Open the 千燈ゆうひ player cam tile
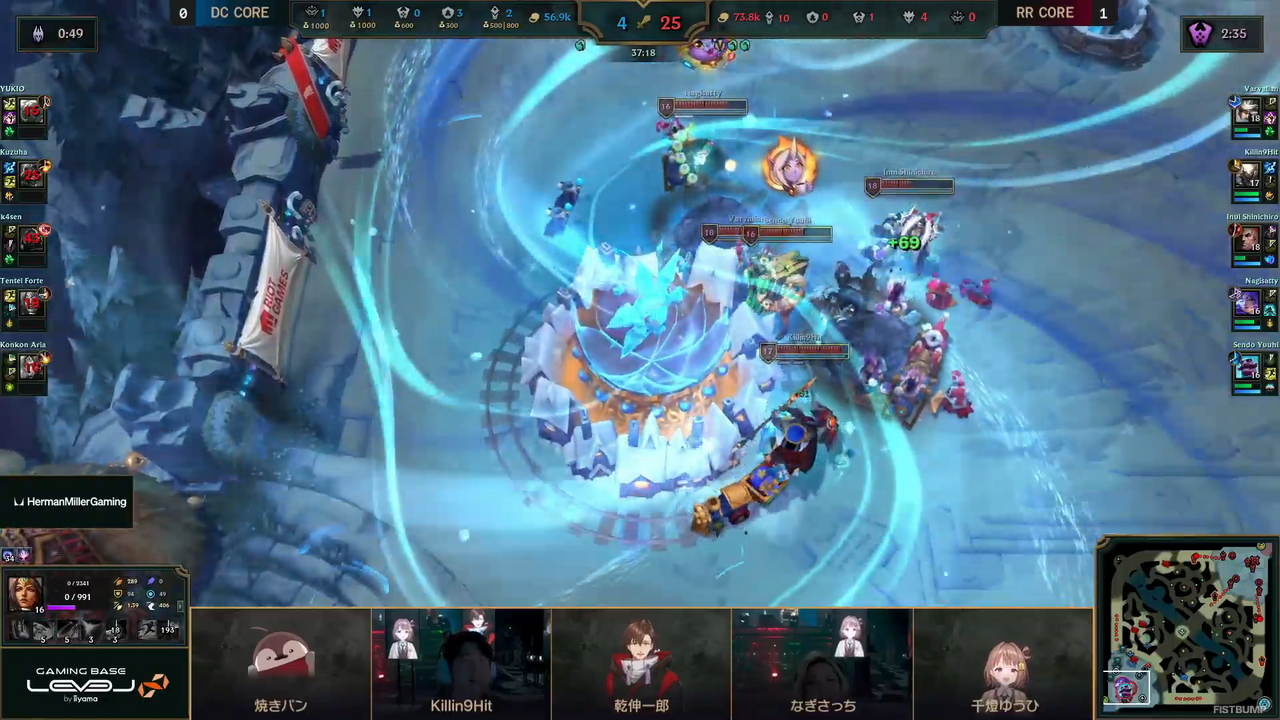Screen dimensions: 1280x720 [x=1002, y=663]
